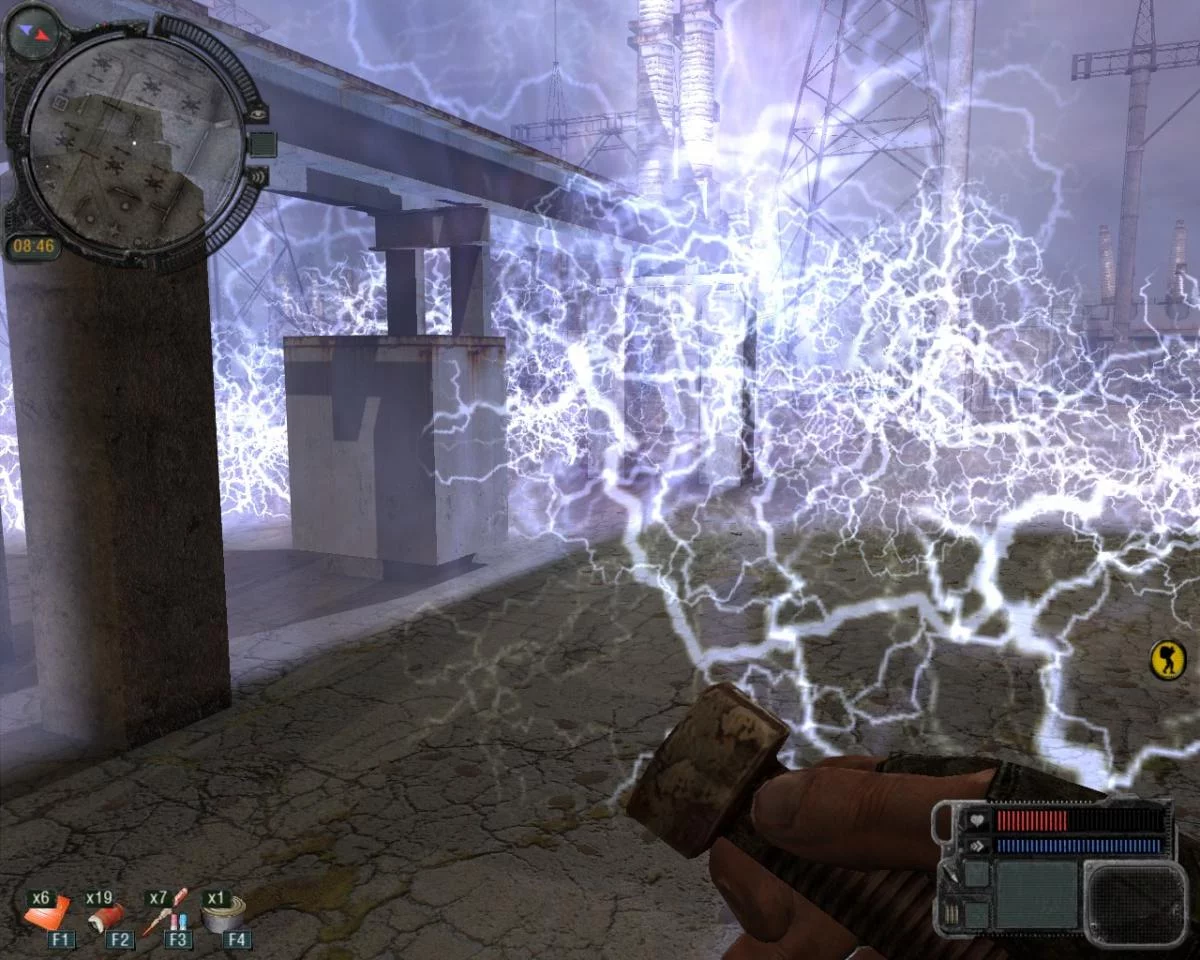Click the yellow backpack overweight icon
This screenshot has width=1200, height=960.
(x=1164, y=661)
